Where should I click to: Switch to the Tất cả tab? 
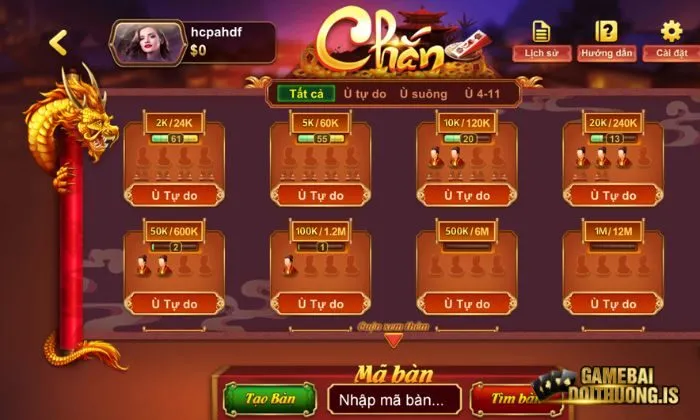tap(298, 93)
